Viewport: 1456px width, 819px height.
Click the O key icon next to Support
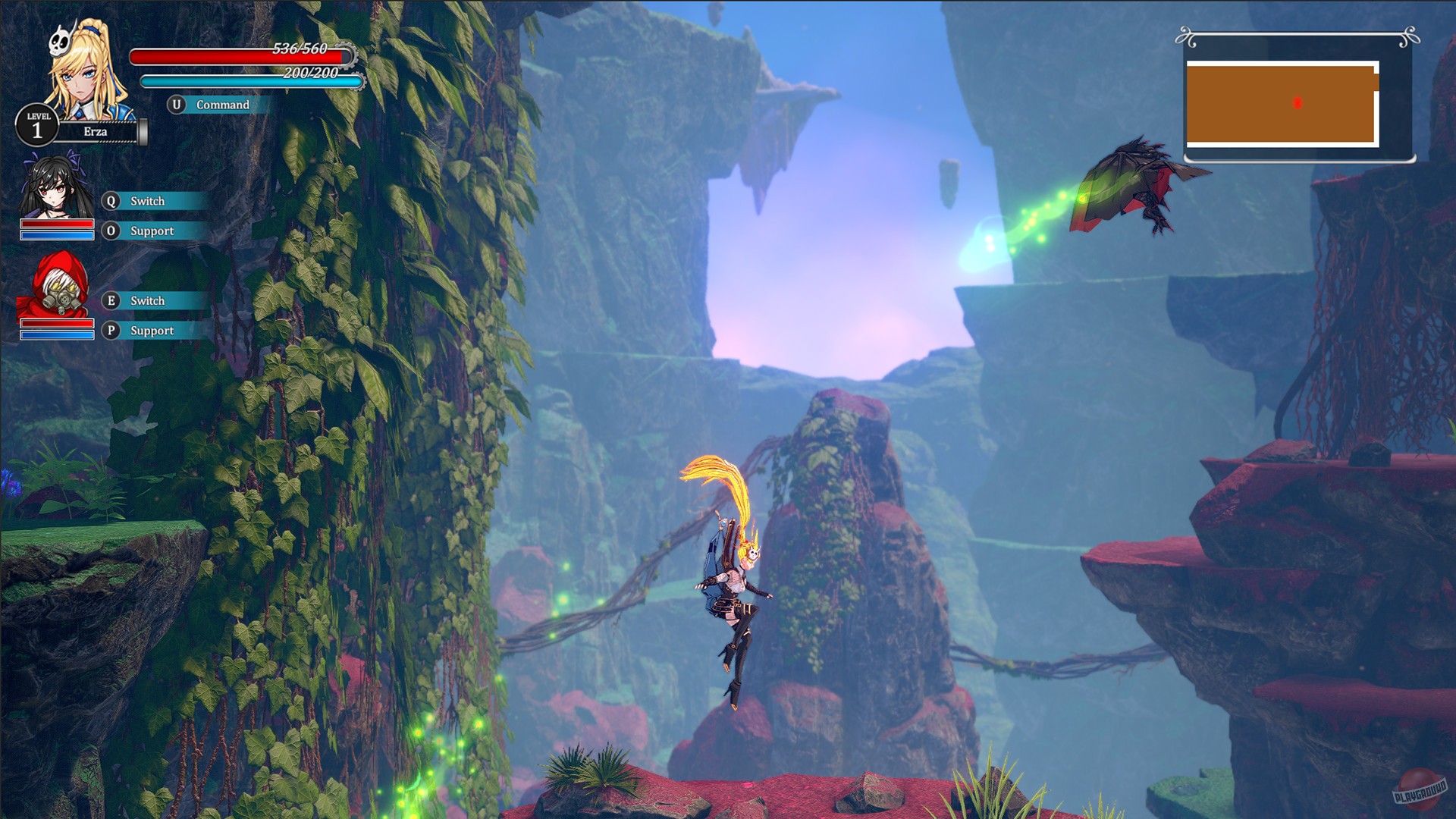(110, 231)
